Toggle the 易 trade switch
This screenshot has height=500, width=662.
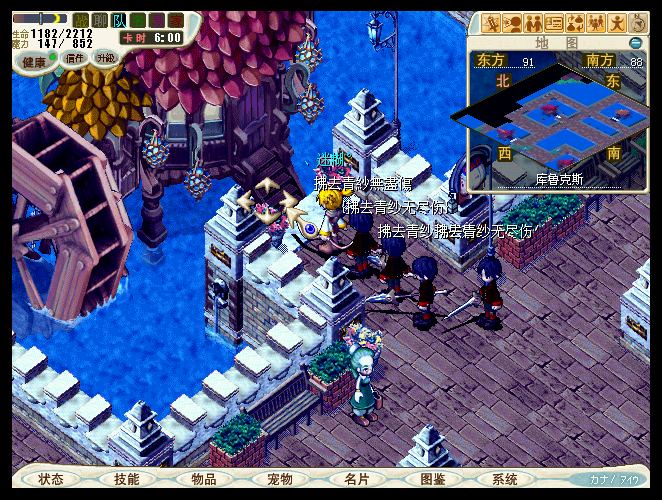[x=157, y=20]
